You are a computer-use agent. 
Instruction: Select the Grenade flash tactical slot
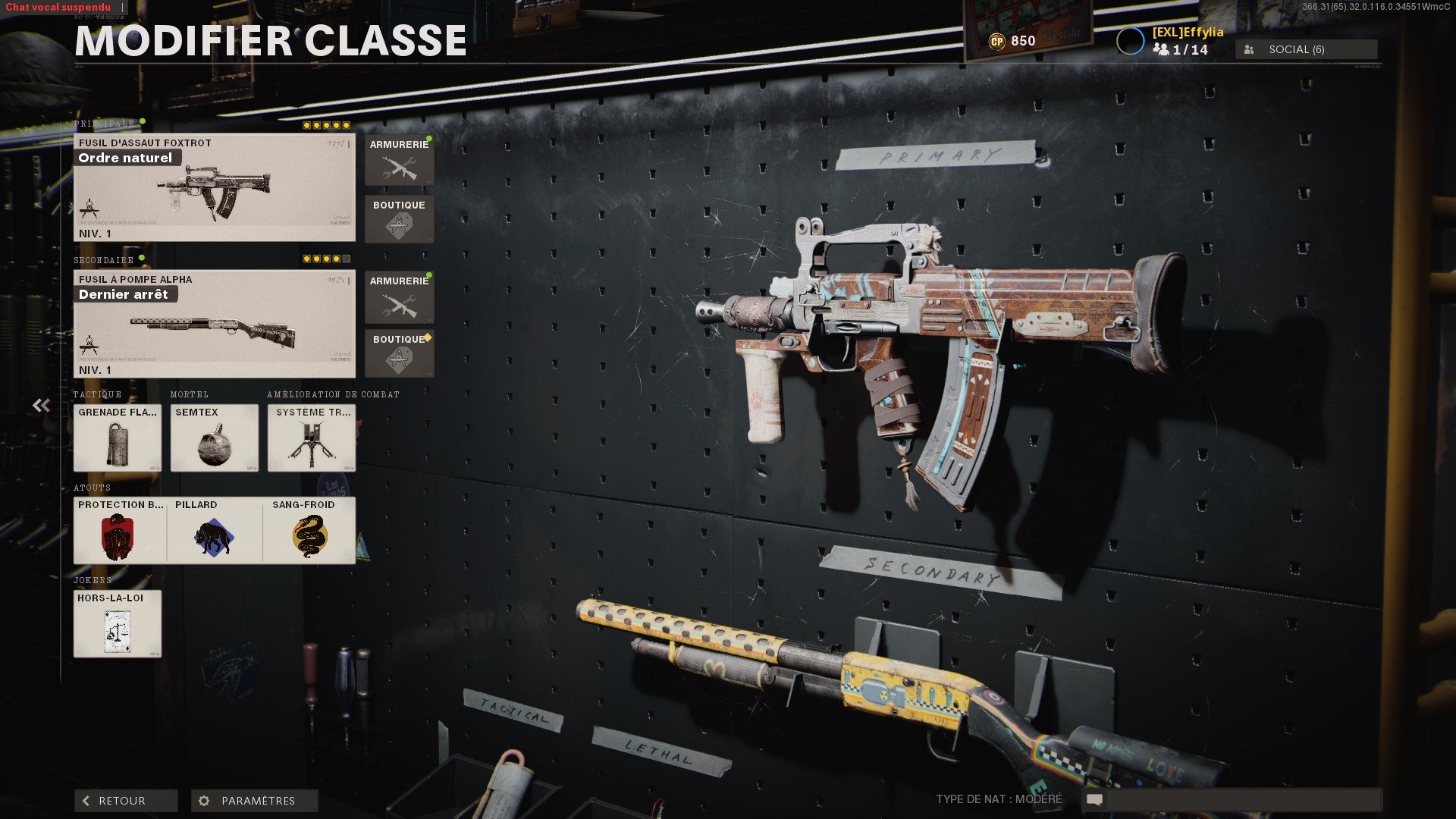(117, 438)
